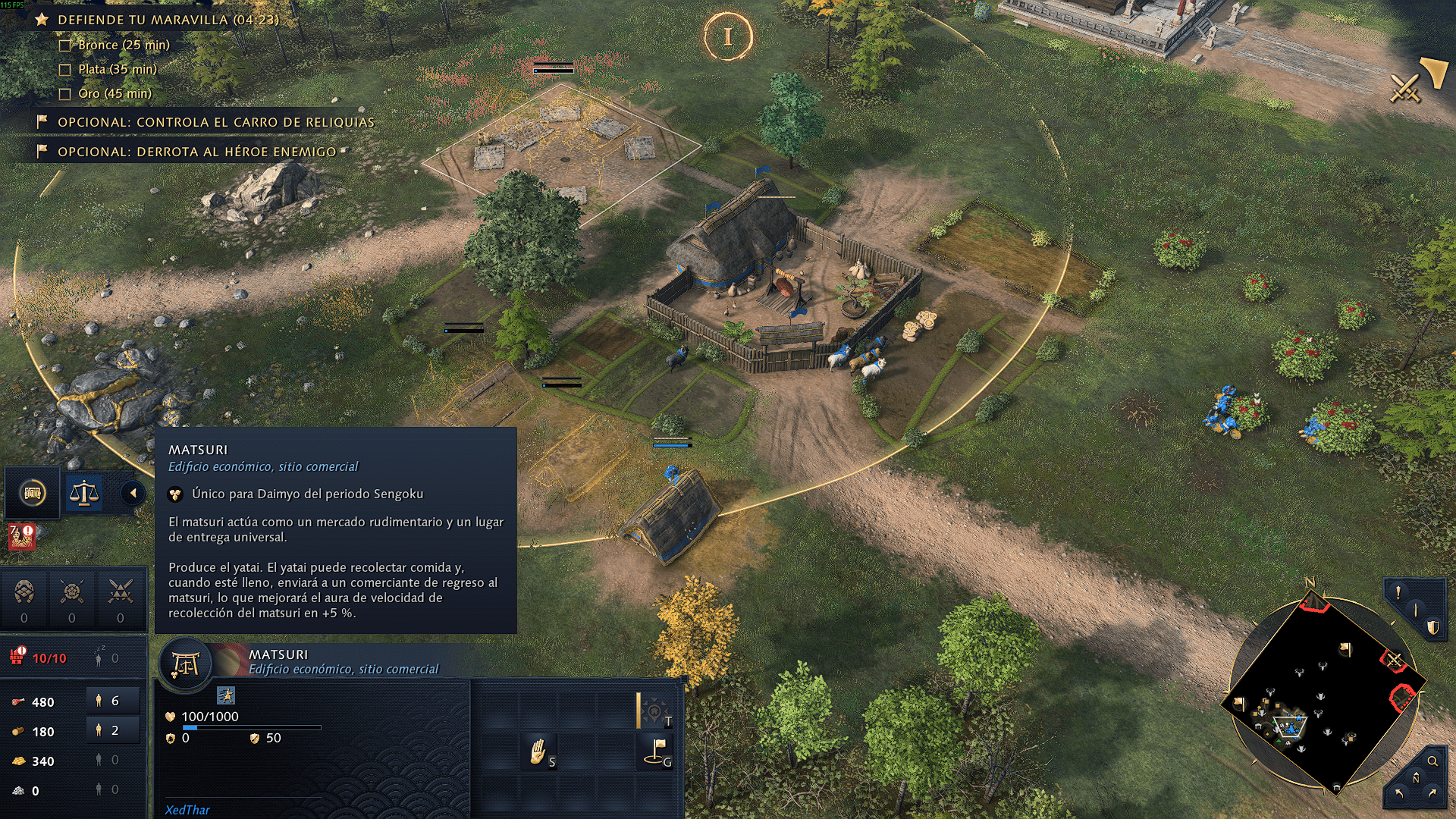The height and width of the screenshot is (819, 1456).
Task: Set the rally point flag command
Action: click(656, 751)
